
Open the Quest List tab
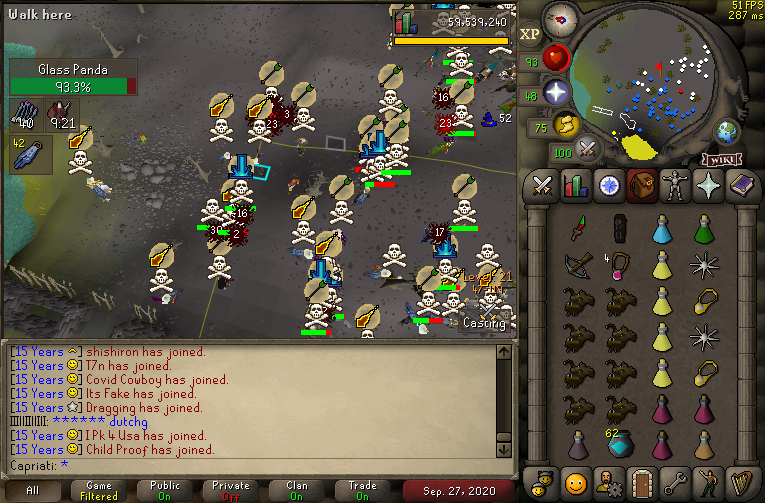[x=608, y=186]
